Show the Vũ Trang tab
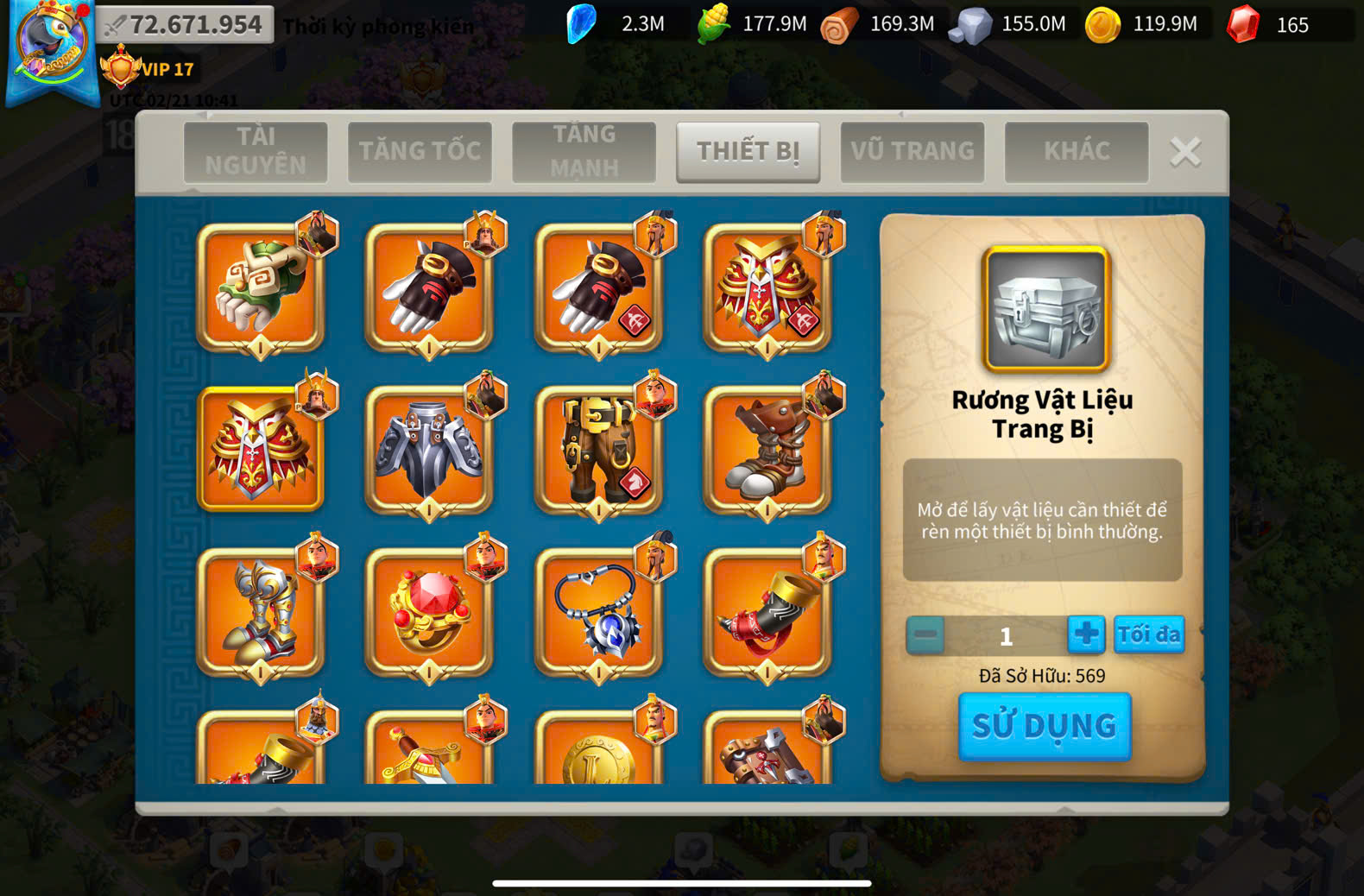Viewport: 1364px width, 896px height. tap(912, 151)
